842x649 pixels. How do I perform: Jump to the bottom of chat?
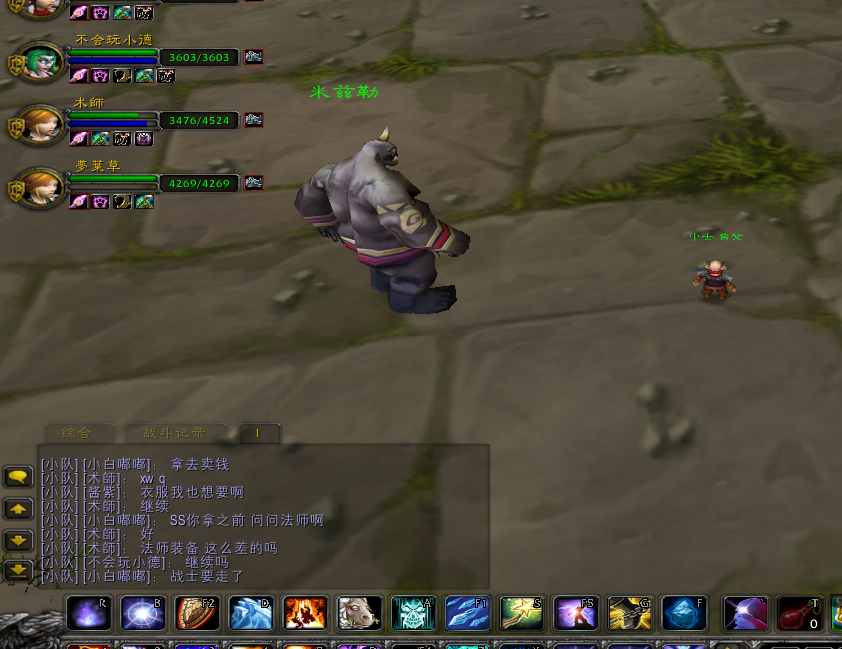coord(19,571)
